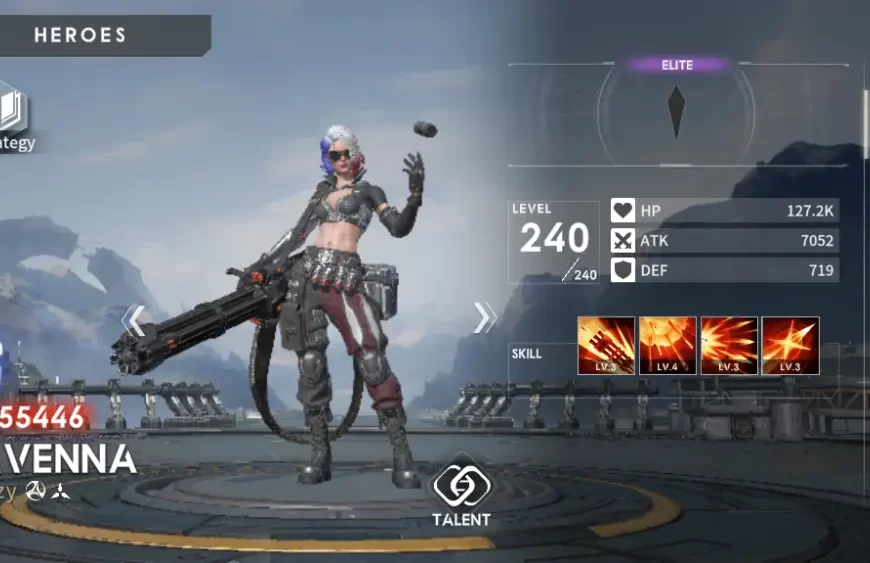Screen dimensions: 870x563
Task: Select the LV.4 falling missiles skill
Action: click(667, 346)
